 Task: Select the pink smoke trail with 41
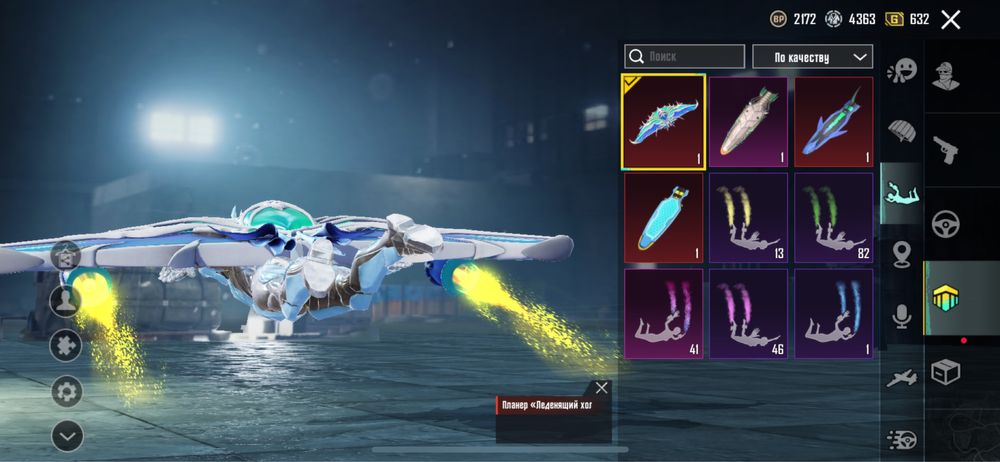click(663, 313)
